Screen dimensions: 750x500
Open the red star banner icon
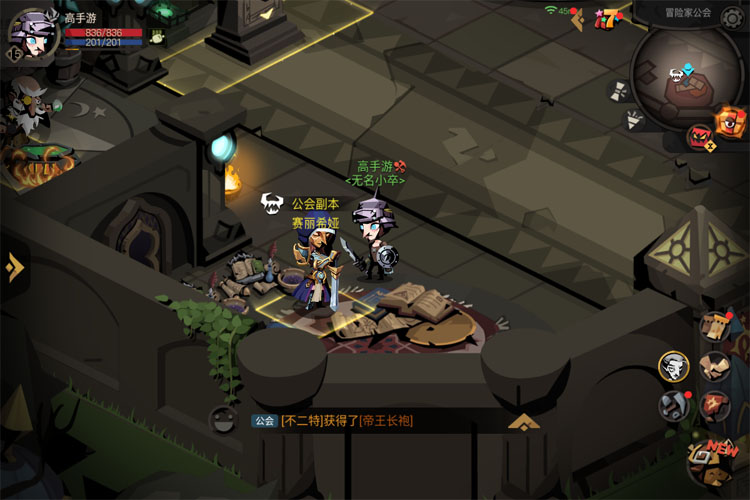tap(716, 406)
